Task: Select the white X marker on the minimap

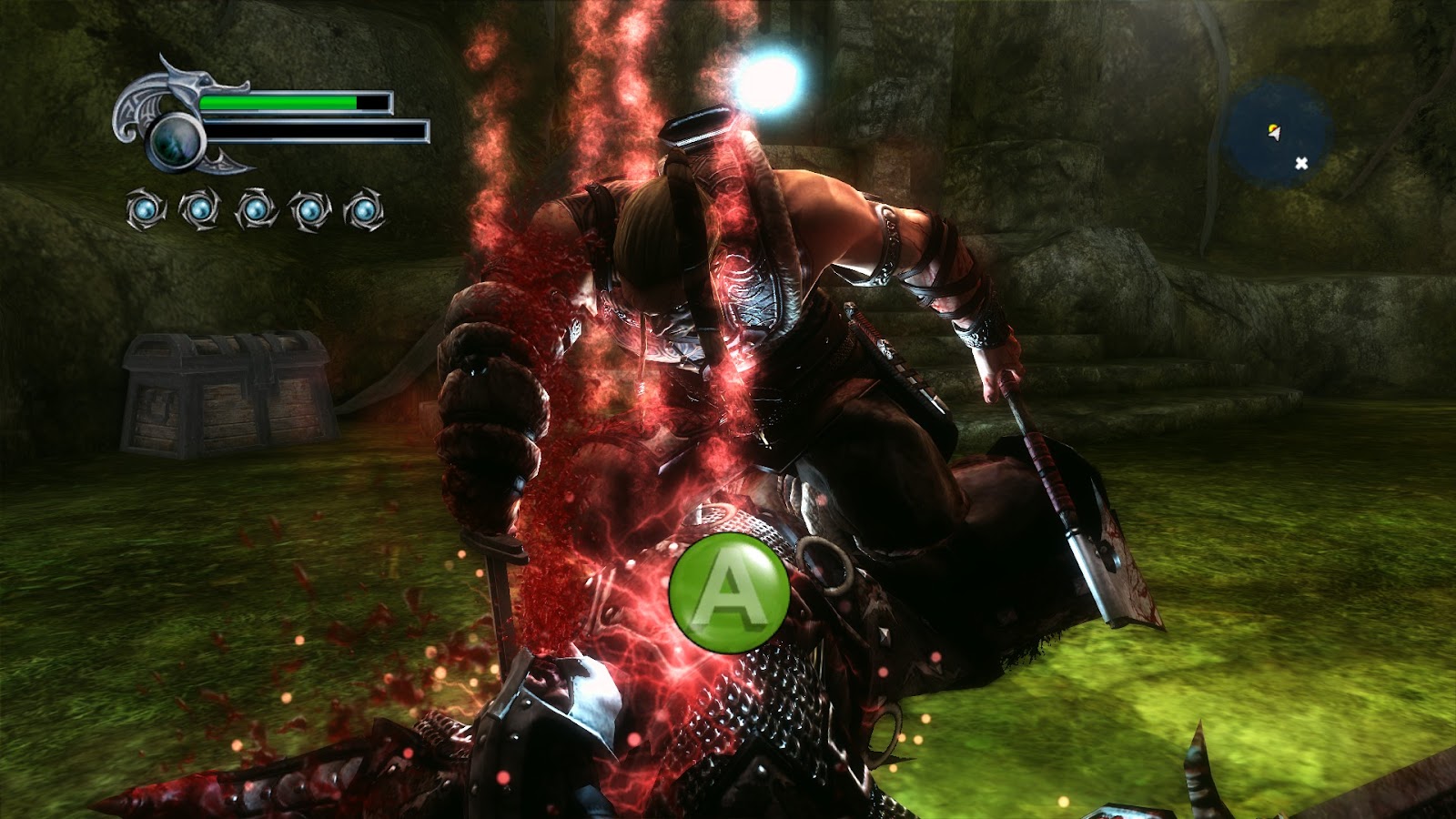Action: pos(1301,163)
